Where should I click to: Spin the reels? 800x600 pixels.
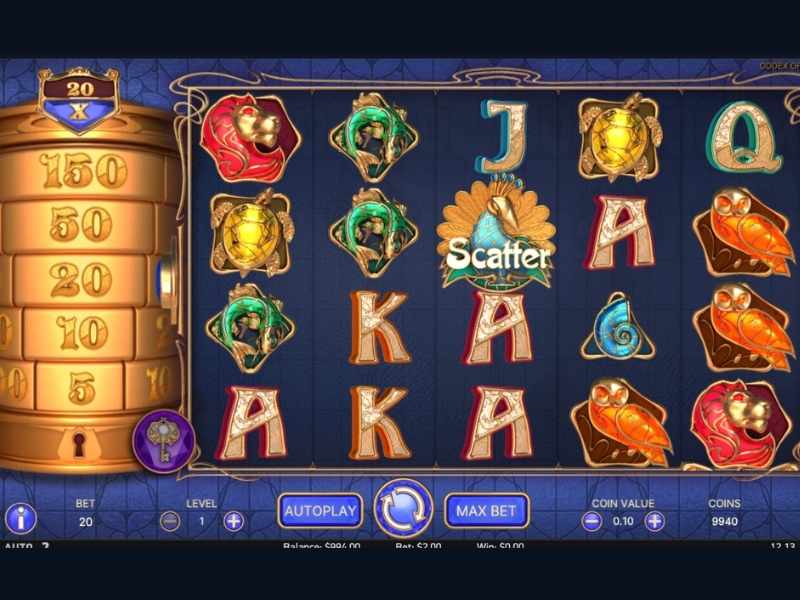click(x=403, y=509)
